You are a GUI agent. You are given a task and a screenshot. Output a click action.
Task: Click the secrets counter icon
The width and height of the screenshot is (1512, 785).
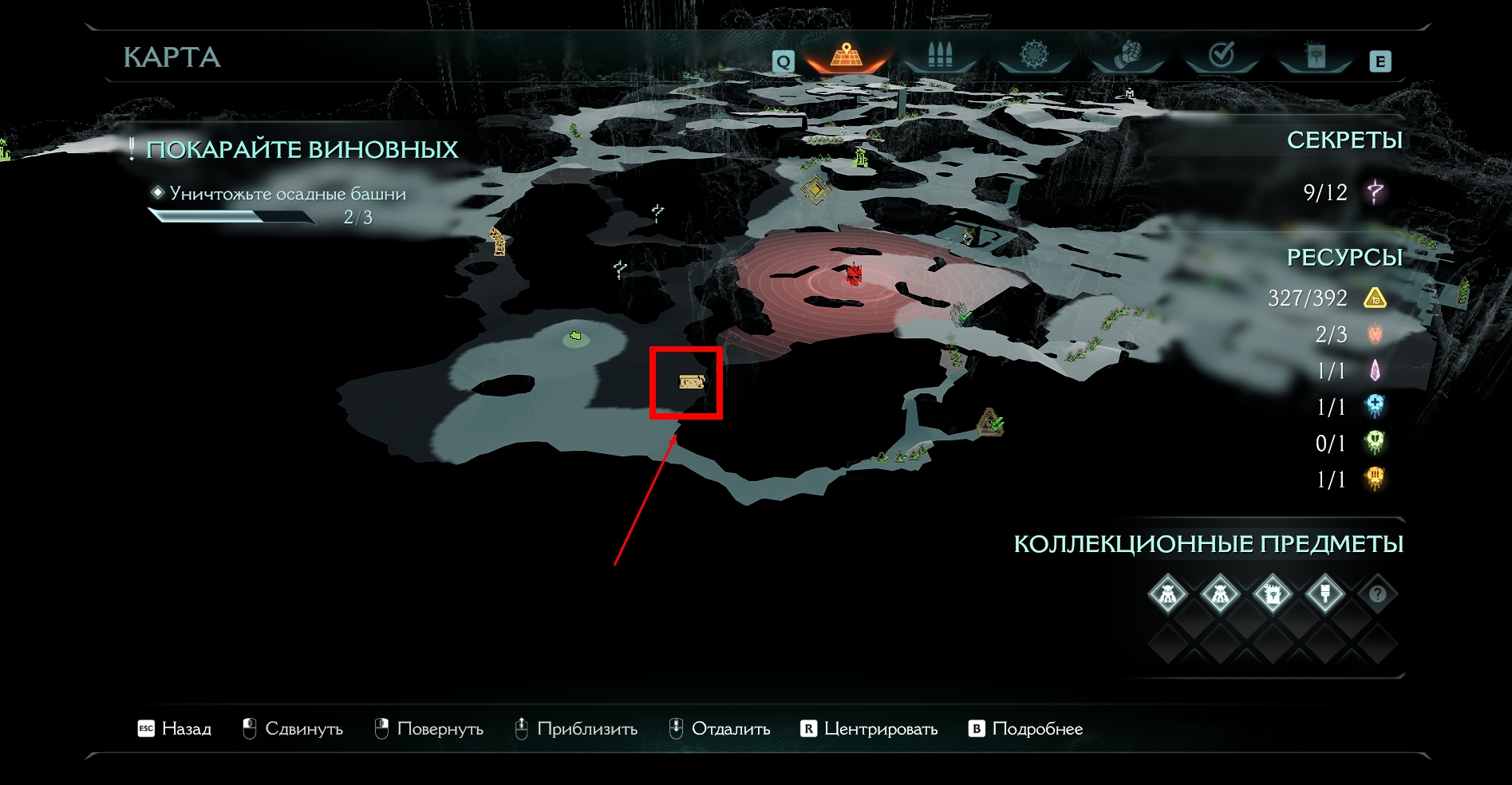(1375, 192)
